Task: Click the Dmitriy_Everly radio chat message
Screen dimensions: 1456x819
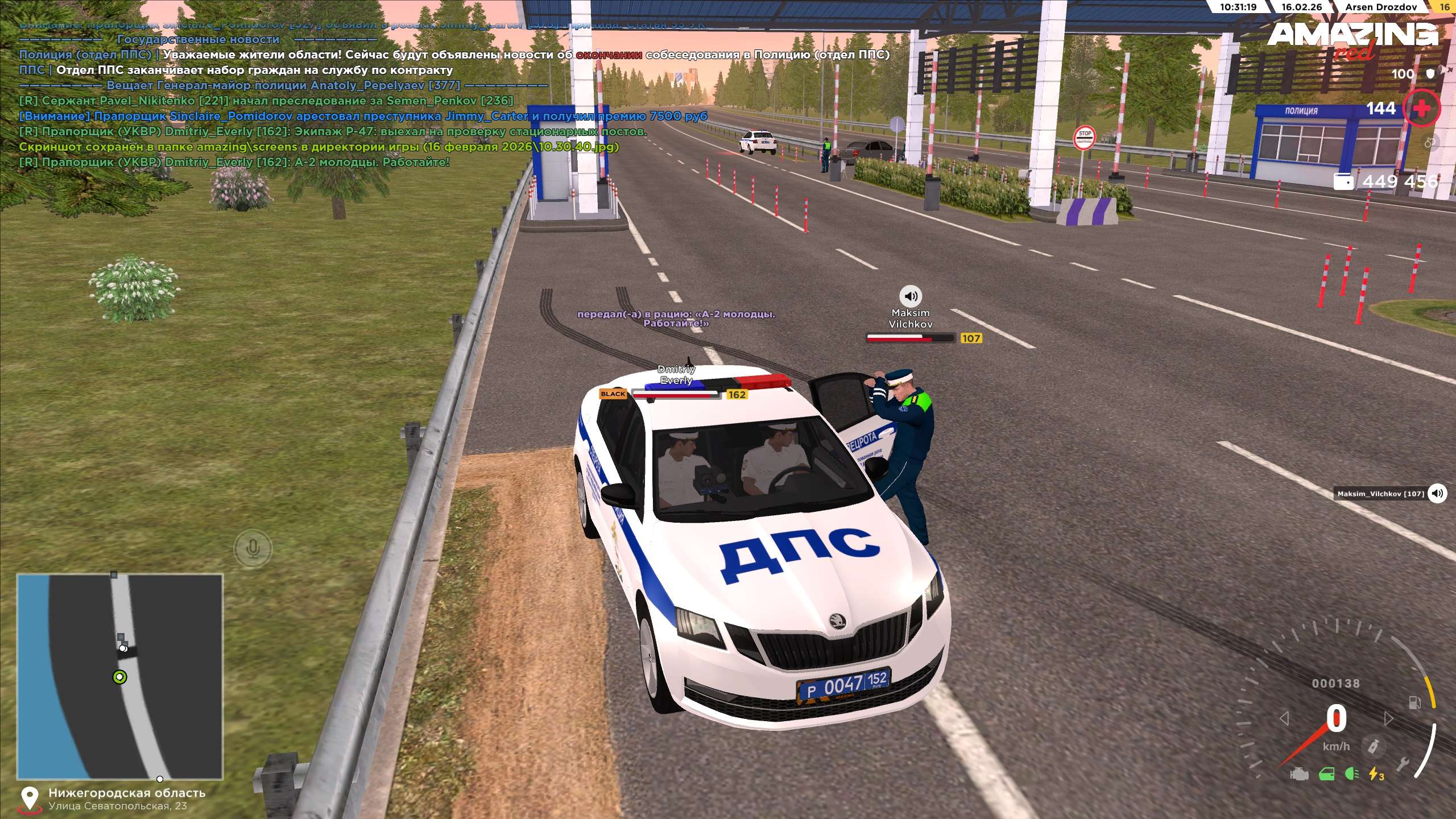Action: 234,162
